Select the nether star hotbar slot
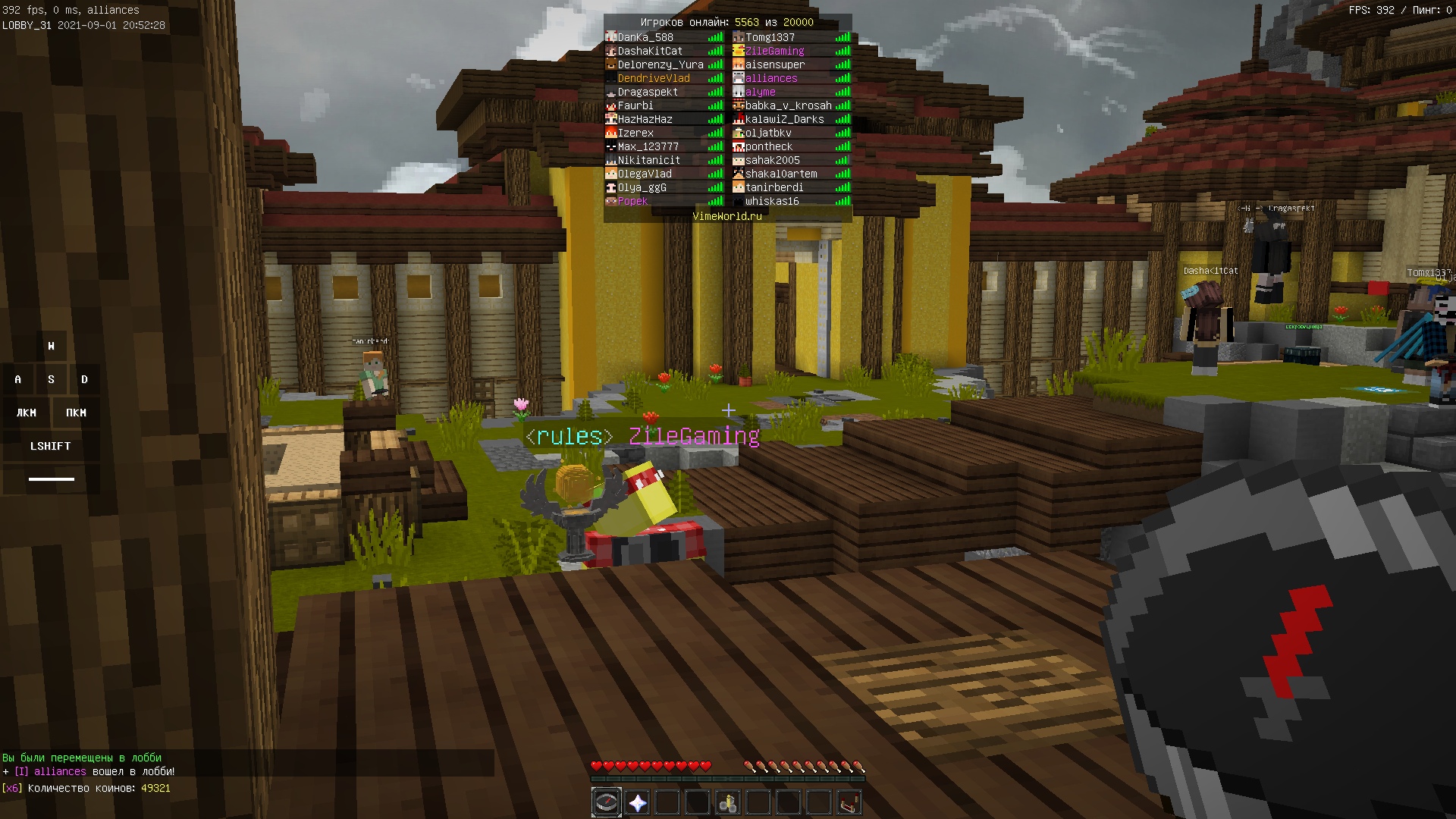1456x819 pixels. tap(637, 802)
